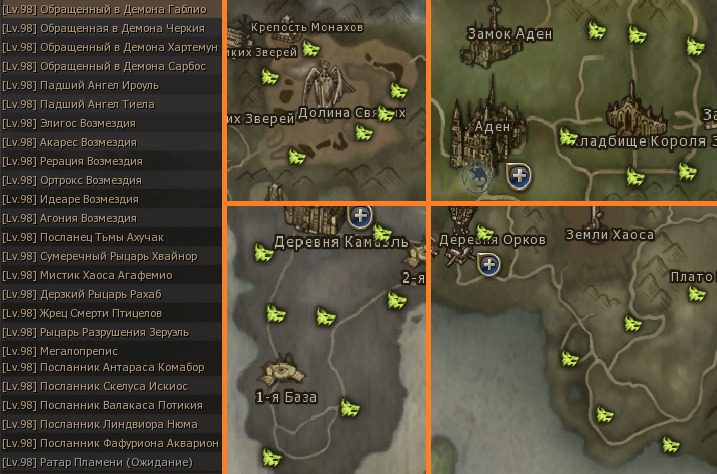
Task: Click Посланник Фафуриона Акварион entry
Action: click(x=110, y=443)
